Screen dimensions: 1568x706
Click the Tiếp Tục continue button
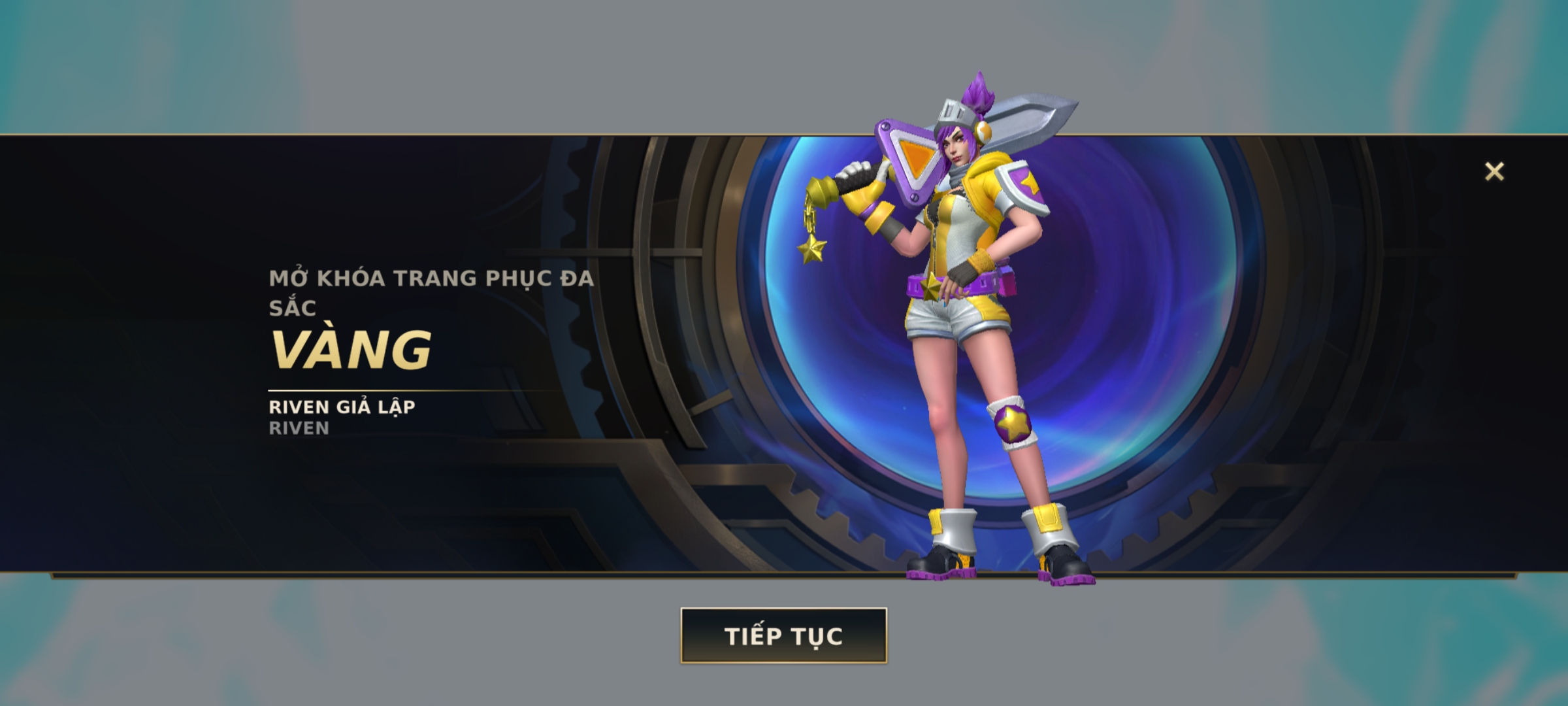(x=783, y=635)
